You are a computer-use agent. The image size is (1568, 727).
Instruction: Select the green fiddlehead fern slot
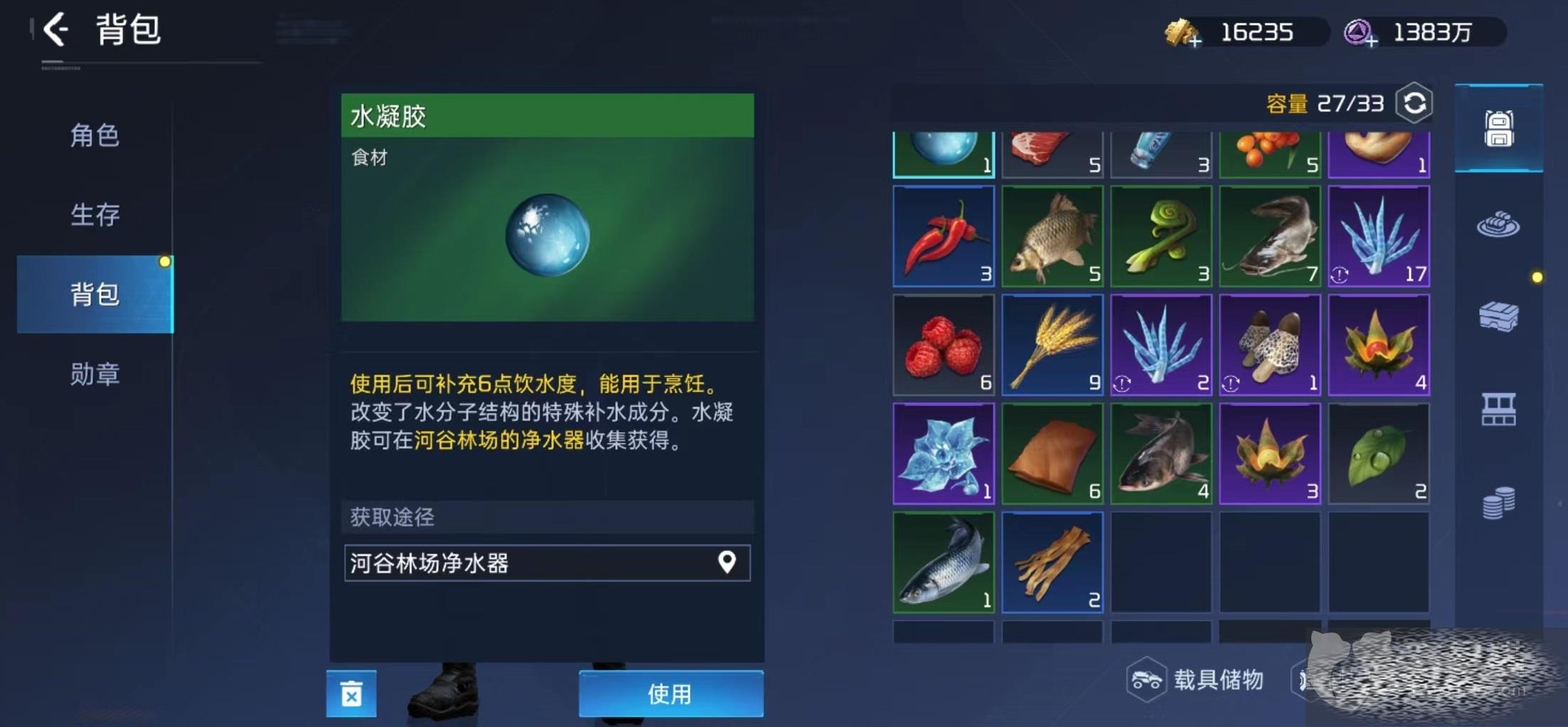coord(1161,237)
